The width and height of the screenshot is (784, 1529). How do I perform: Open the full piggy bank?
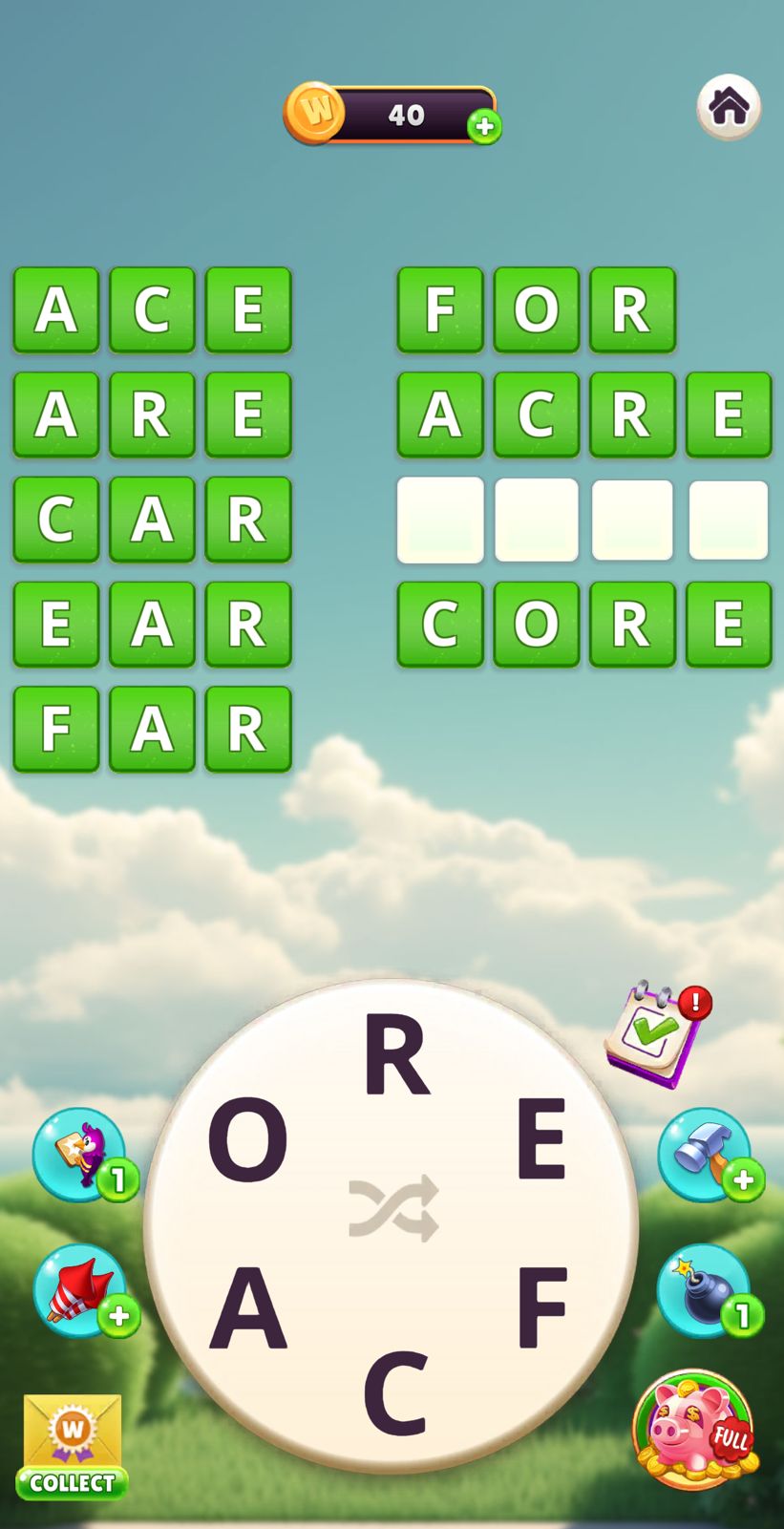(x=694, y=1429)
